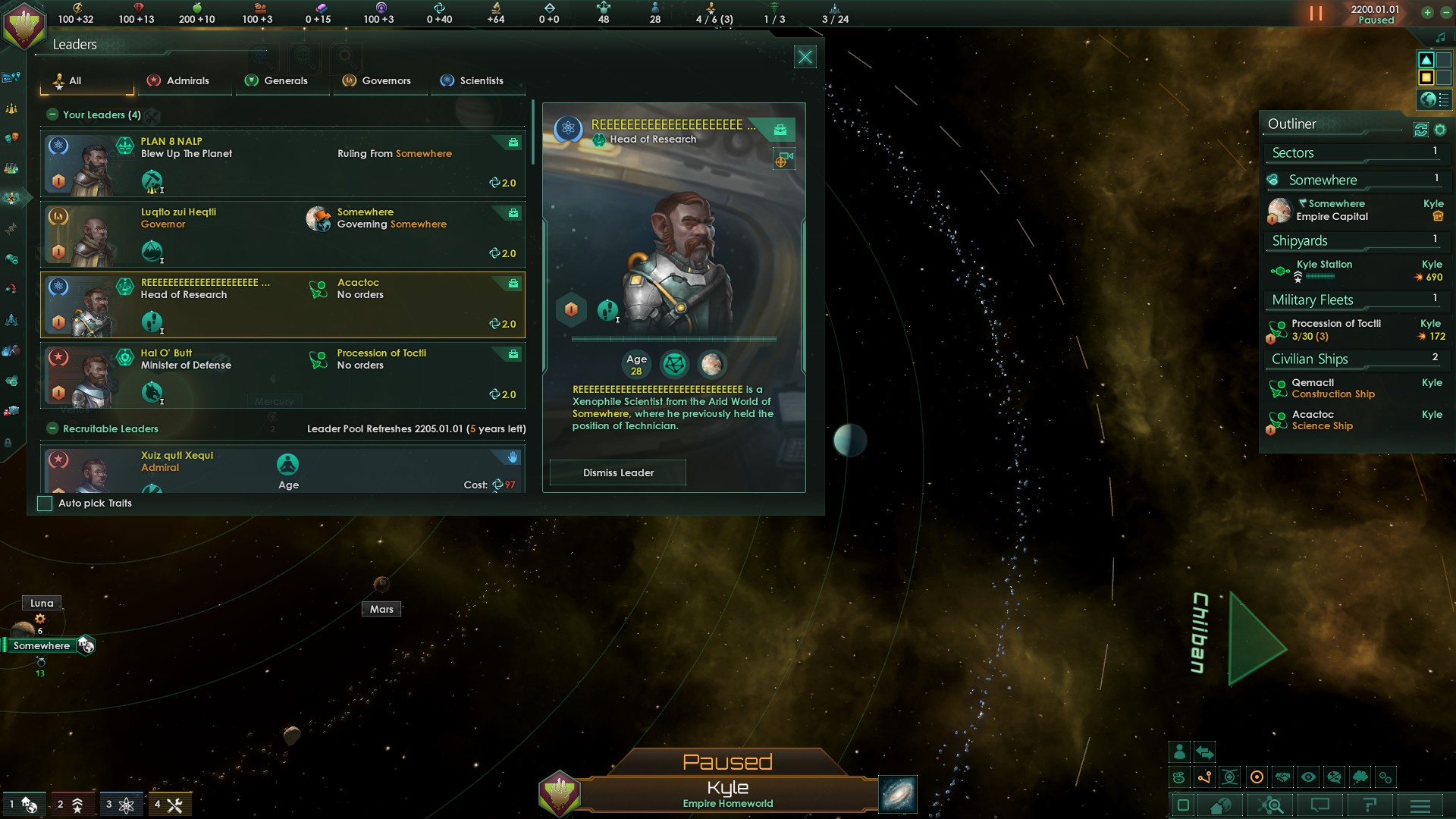1456x819 pixels.
Task: Select Somewhere Empire Capital in outliner
Action: [x=1332, y=210]
